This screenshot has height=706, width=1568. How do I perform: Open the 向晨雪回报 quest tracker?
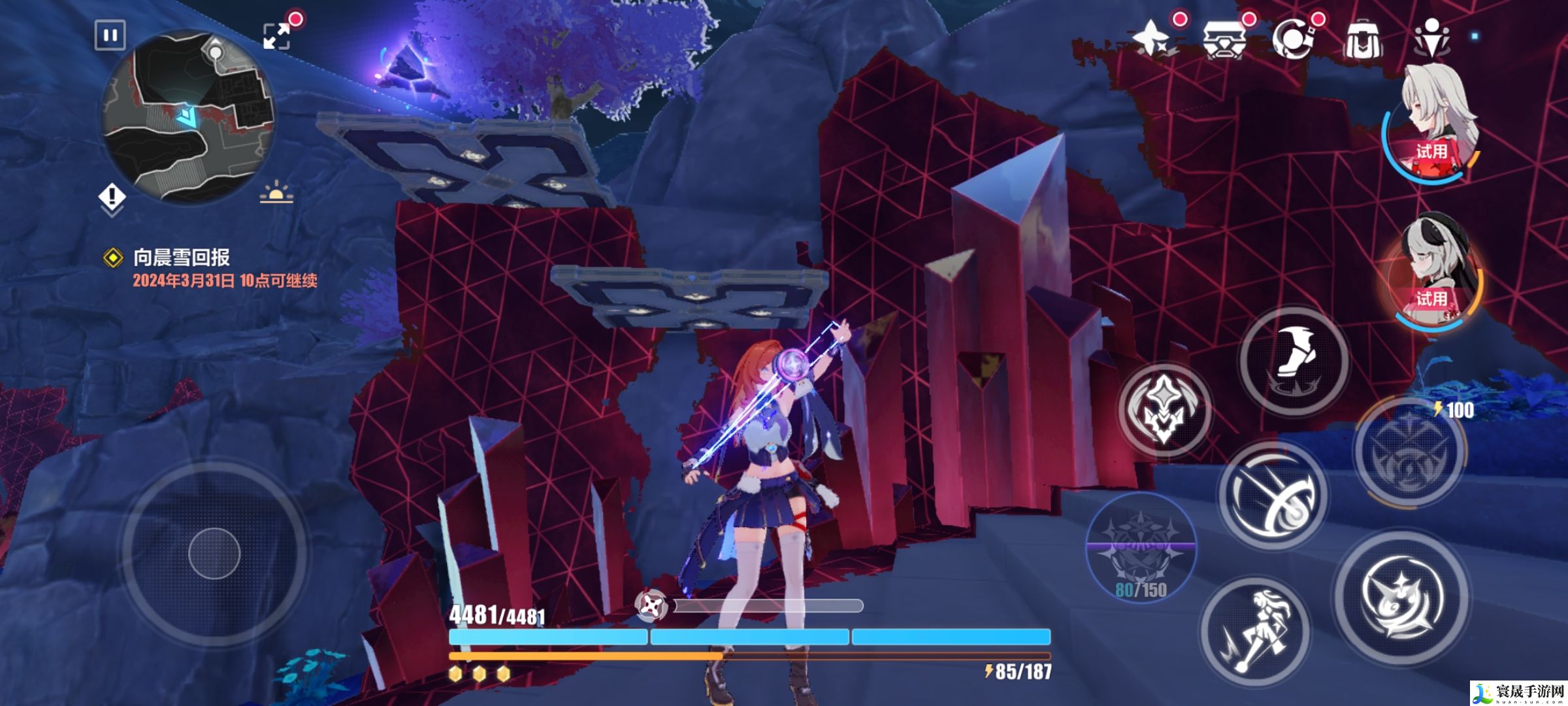tap(182, 258)
